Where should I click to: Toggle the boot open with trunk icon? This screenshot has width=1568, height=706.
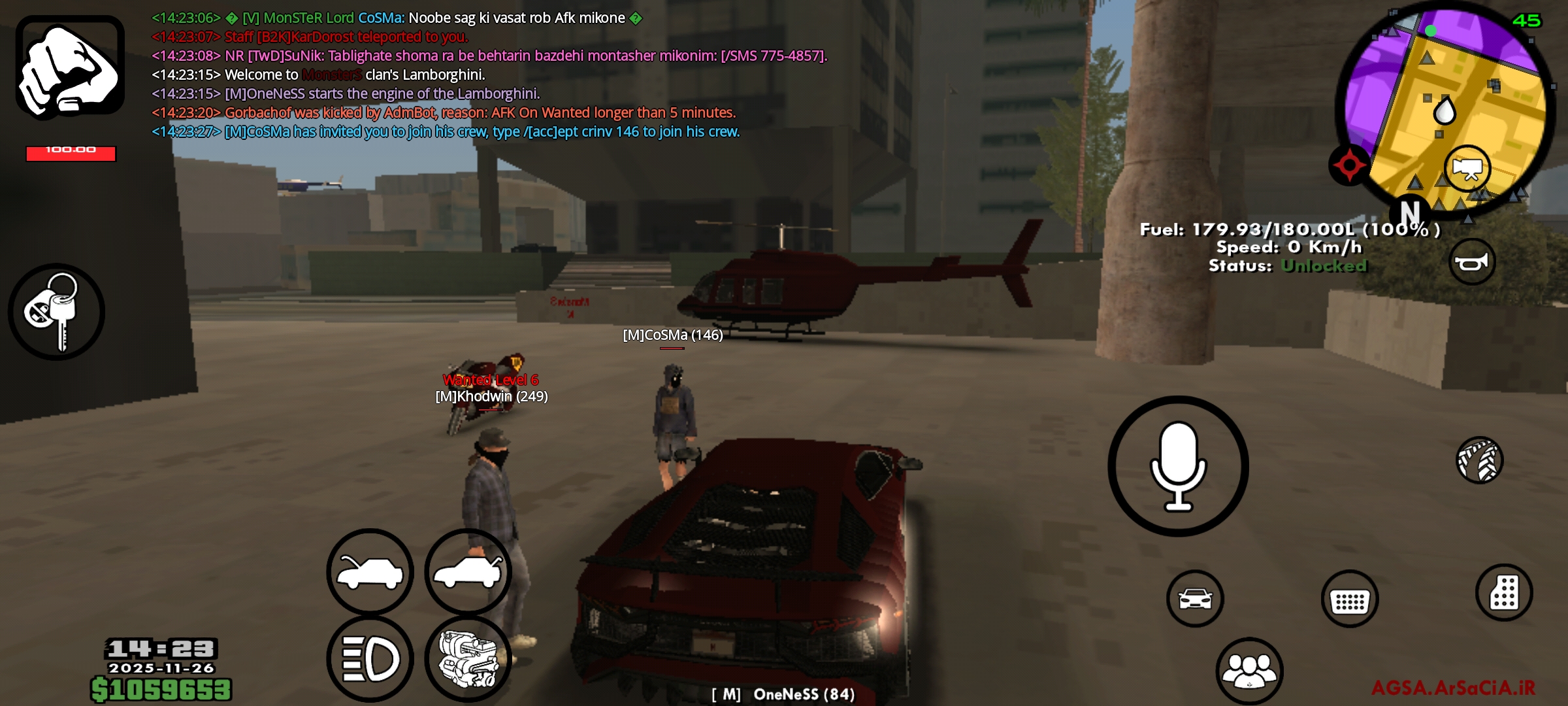[468, 571]
